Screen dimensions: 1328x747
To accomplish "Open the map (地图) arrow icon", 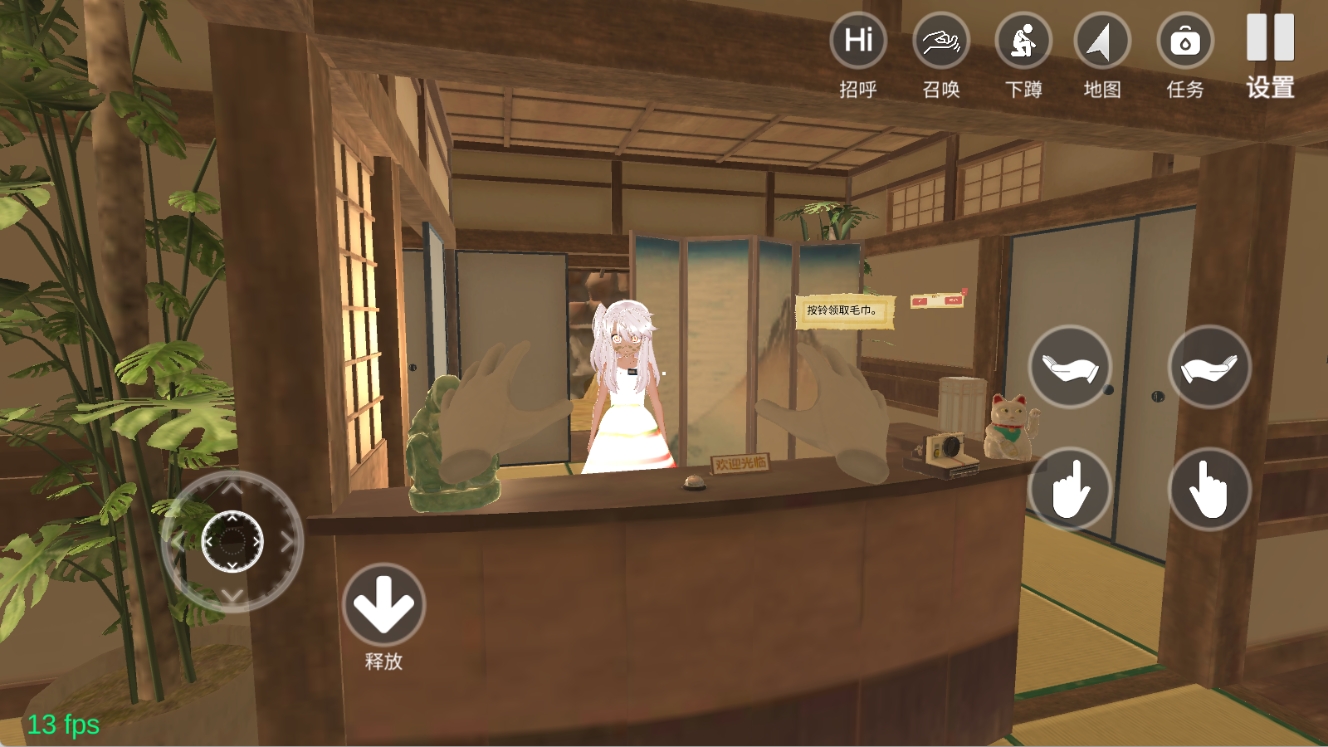I will coord(1102,41).
